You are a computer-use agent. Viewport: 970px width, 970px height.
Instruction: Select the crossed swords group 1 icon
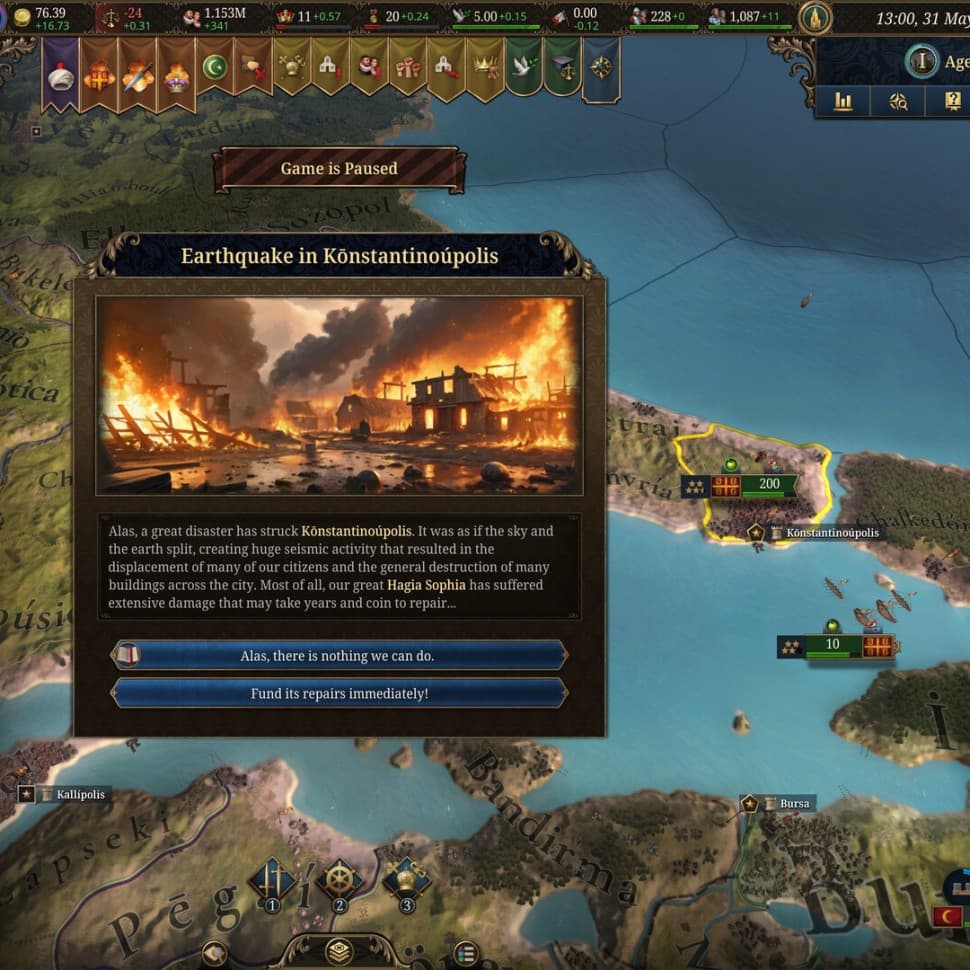pyautogui.click(x=272, y=881)
